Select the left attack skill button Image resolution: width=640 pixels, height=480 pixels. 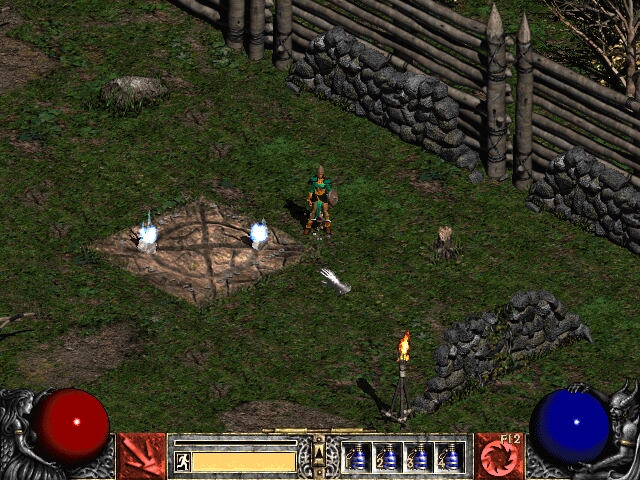141,456
